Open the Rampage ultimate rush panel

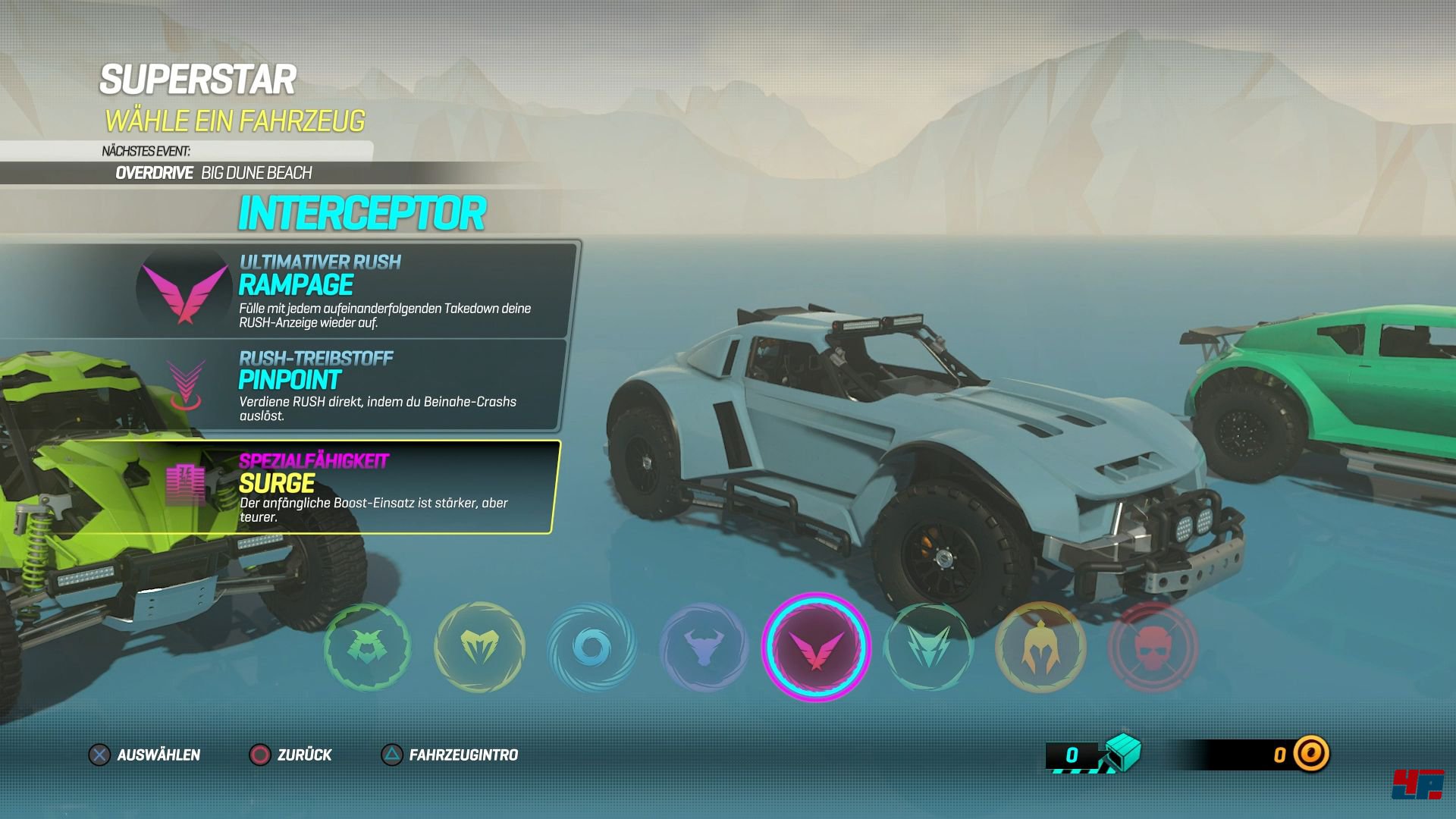(356, 291)
